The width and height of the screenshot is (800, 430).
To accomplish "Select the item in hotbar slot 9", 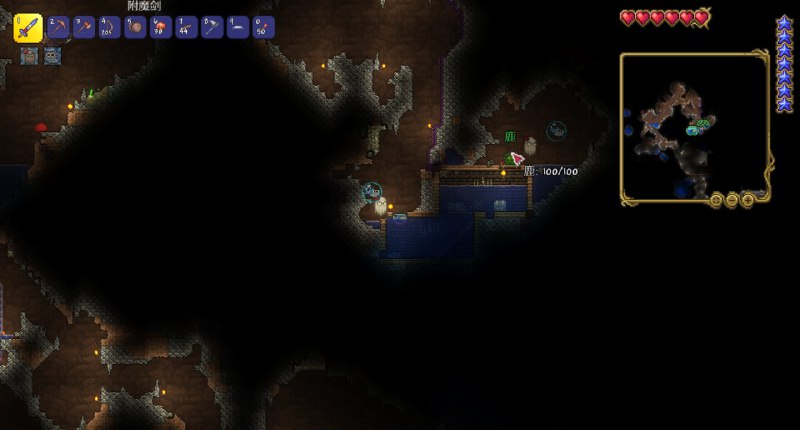I will coord(237,28).
